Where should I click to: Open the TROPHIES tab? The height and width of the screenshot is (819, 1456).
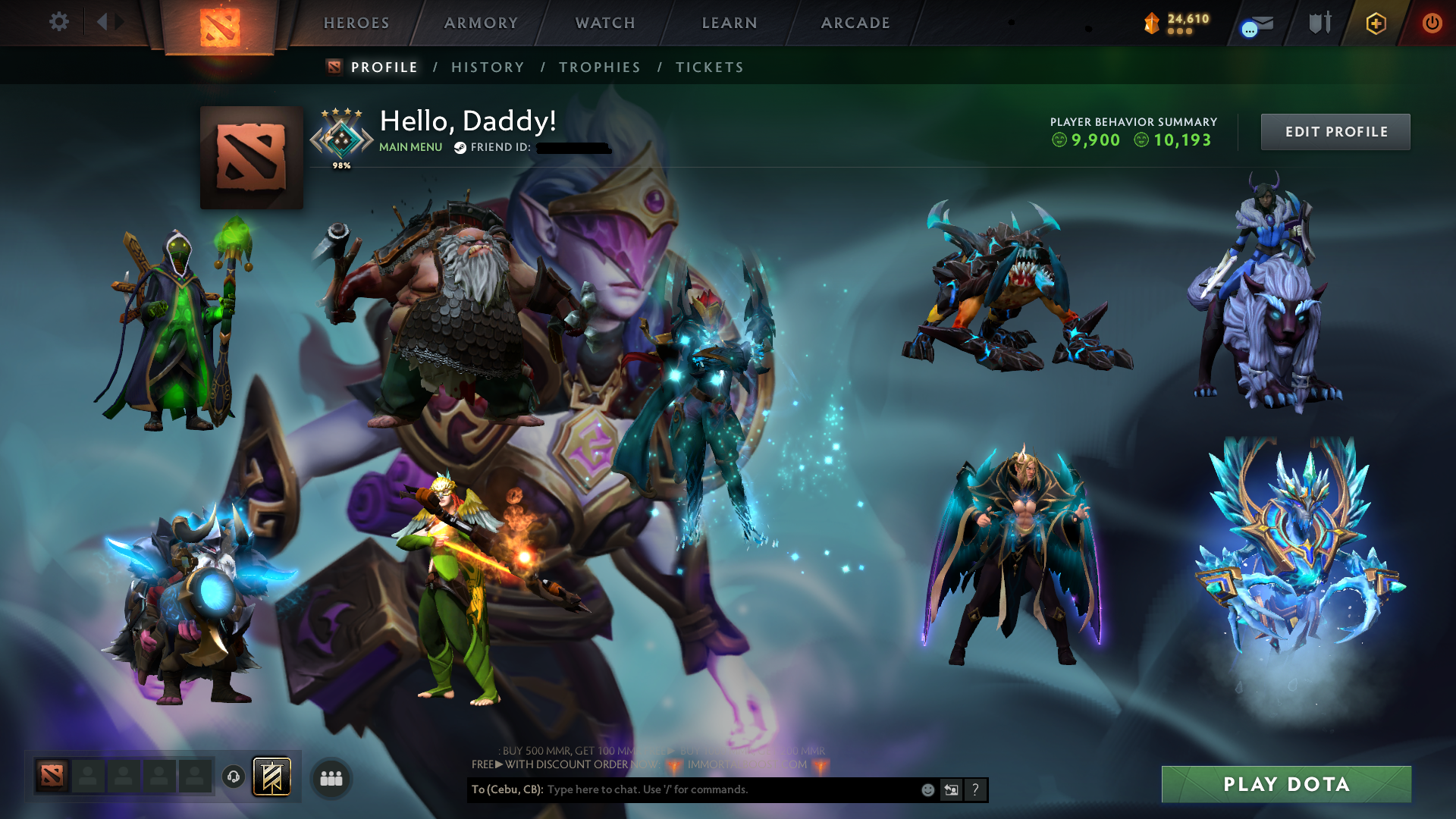599,67
